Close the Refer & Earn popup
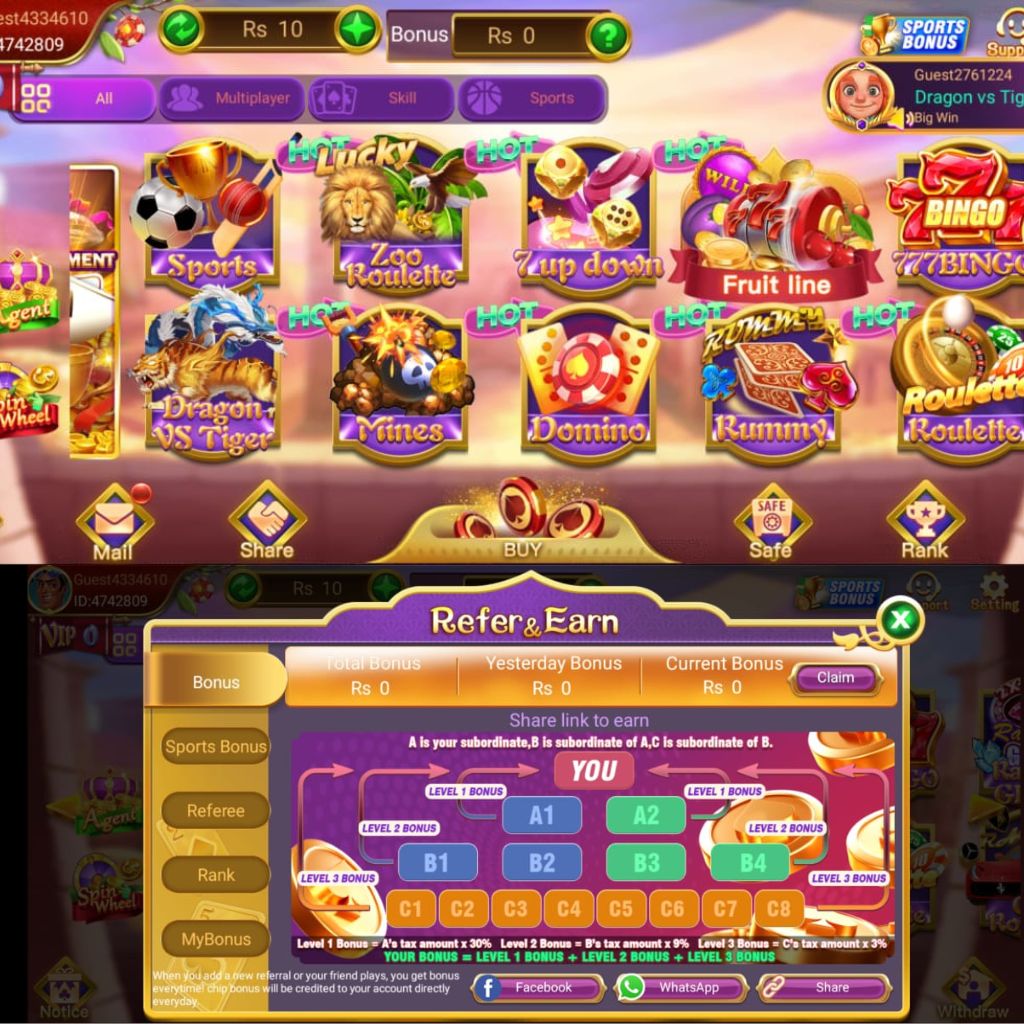 [x=900, y=620]
